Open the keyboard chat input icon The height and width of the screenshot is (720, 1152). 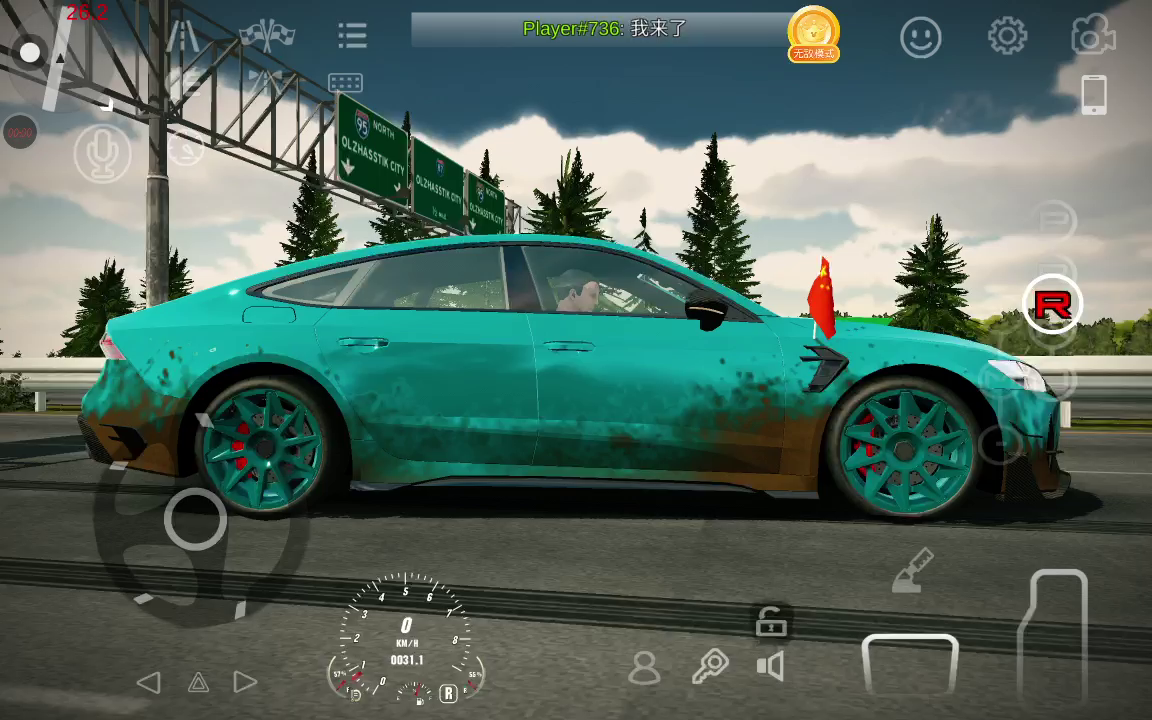coord(345,83)
